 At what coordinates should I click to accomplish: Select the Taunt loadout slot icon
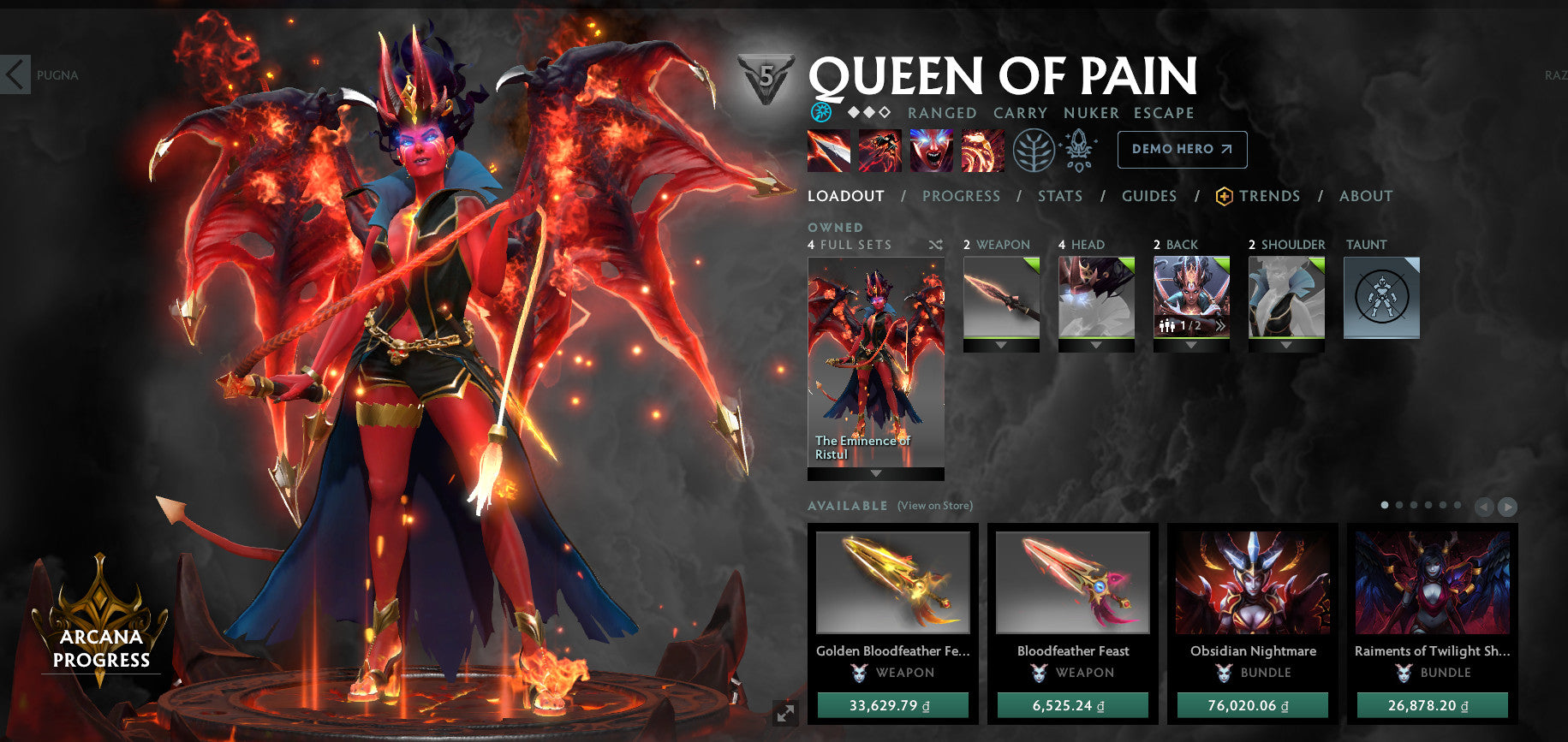[x=1381, y=297]
